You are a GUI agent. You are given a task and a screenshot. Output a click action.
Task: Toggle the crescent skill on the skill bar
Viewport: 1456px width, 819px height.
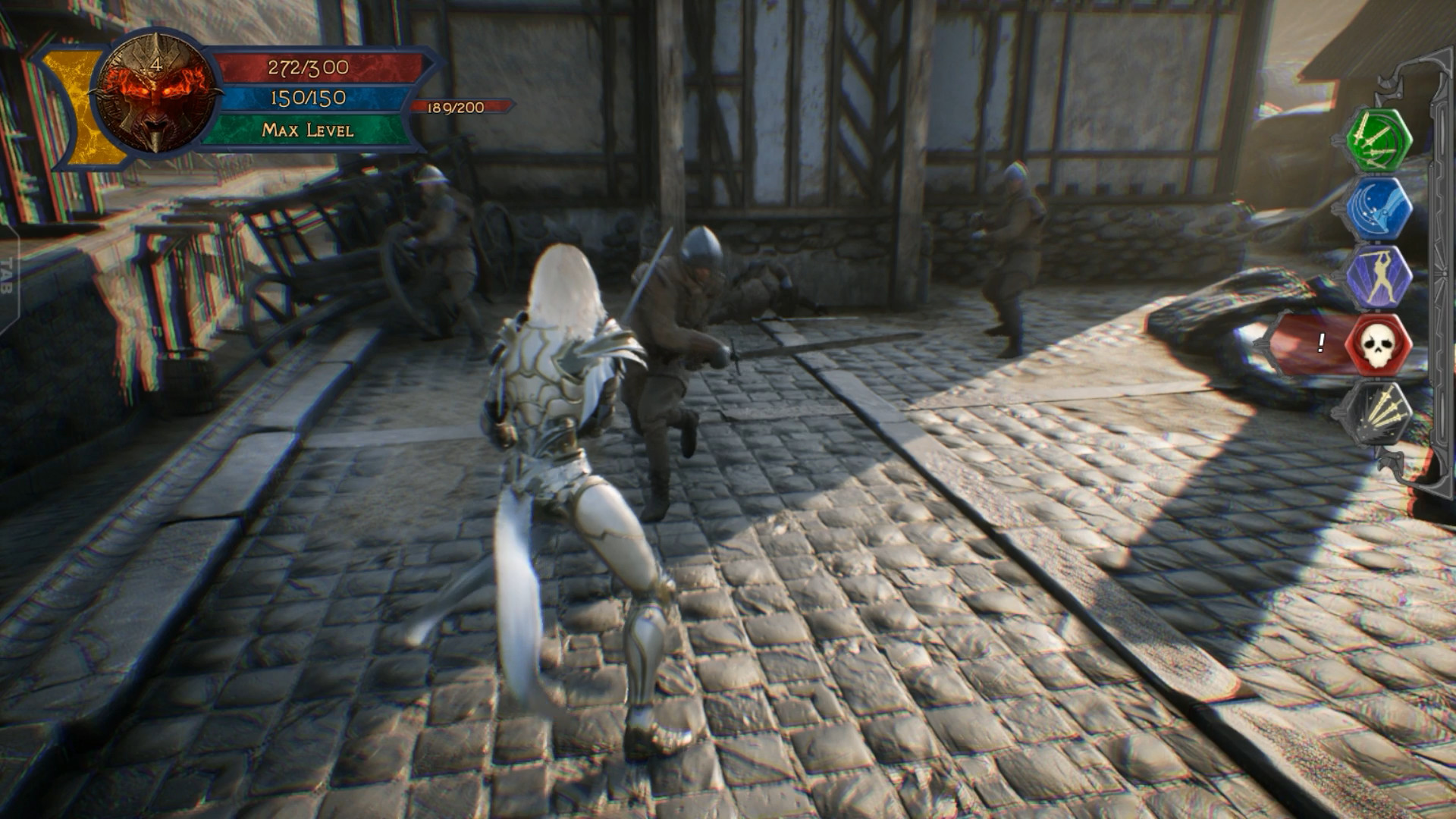tap(1382, 209)
